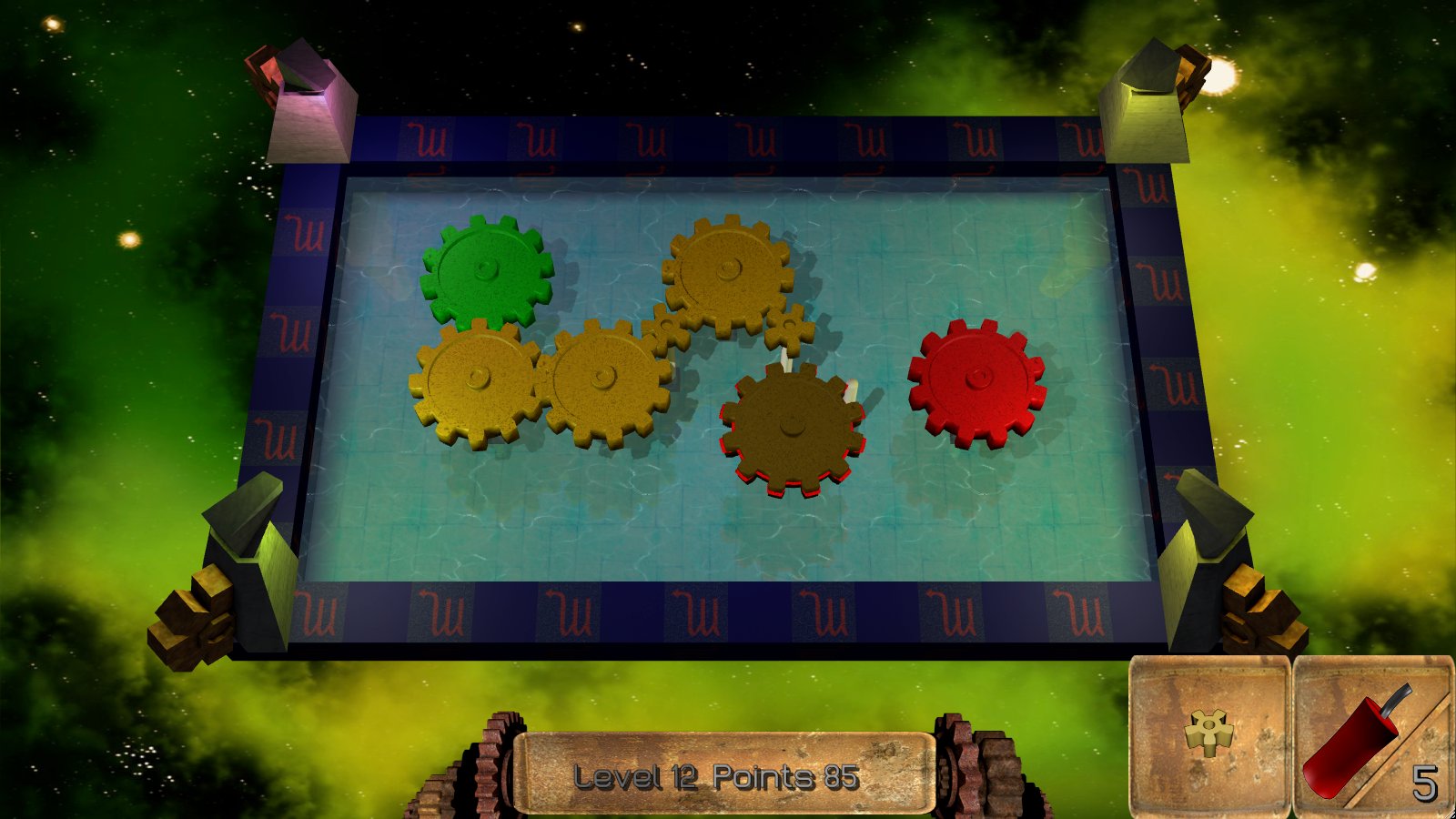
Task: Select the middle gold gear
Action: click(x=603, y=376)
